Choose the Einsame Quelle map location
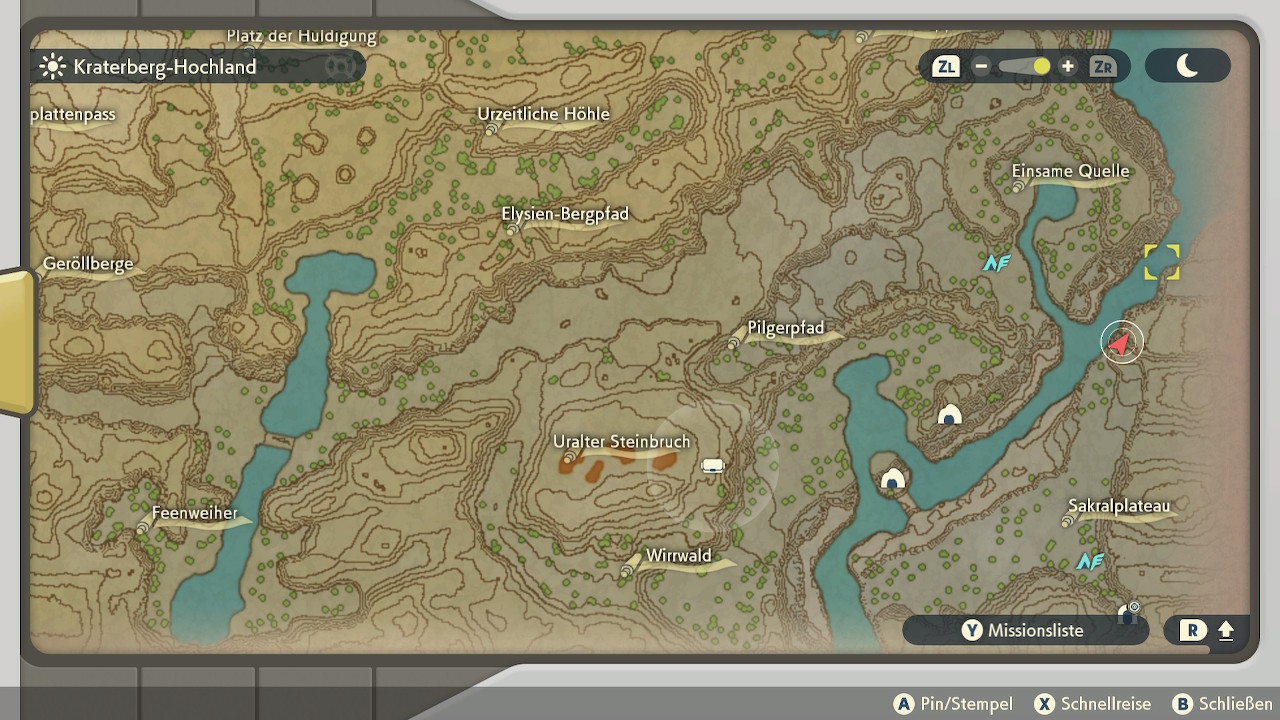 pos(1070,172)
